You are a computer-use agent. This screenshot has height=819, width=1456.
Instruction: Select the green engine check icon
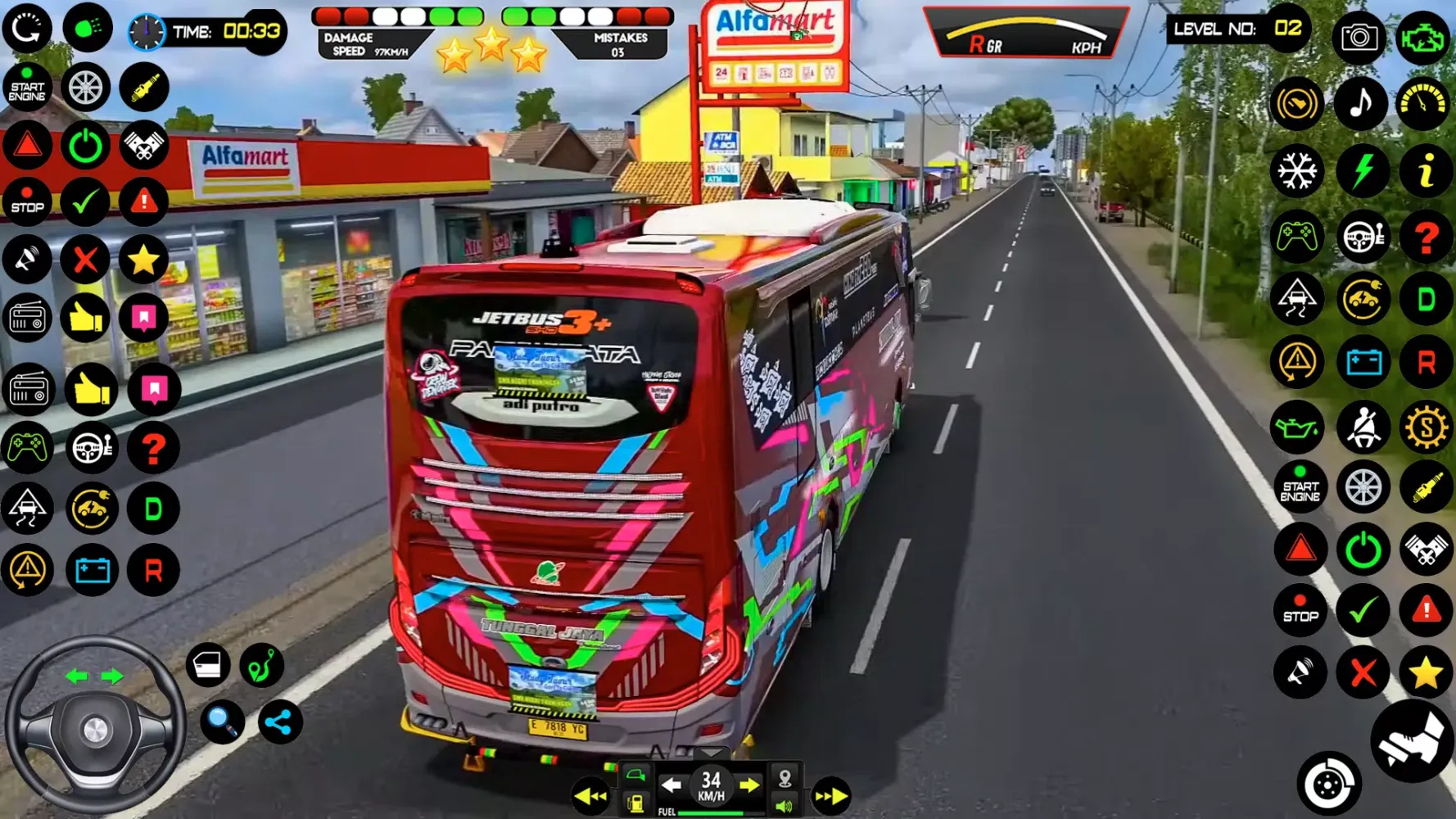click(1423, 37)
